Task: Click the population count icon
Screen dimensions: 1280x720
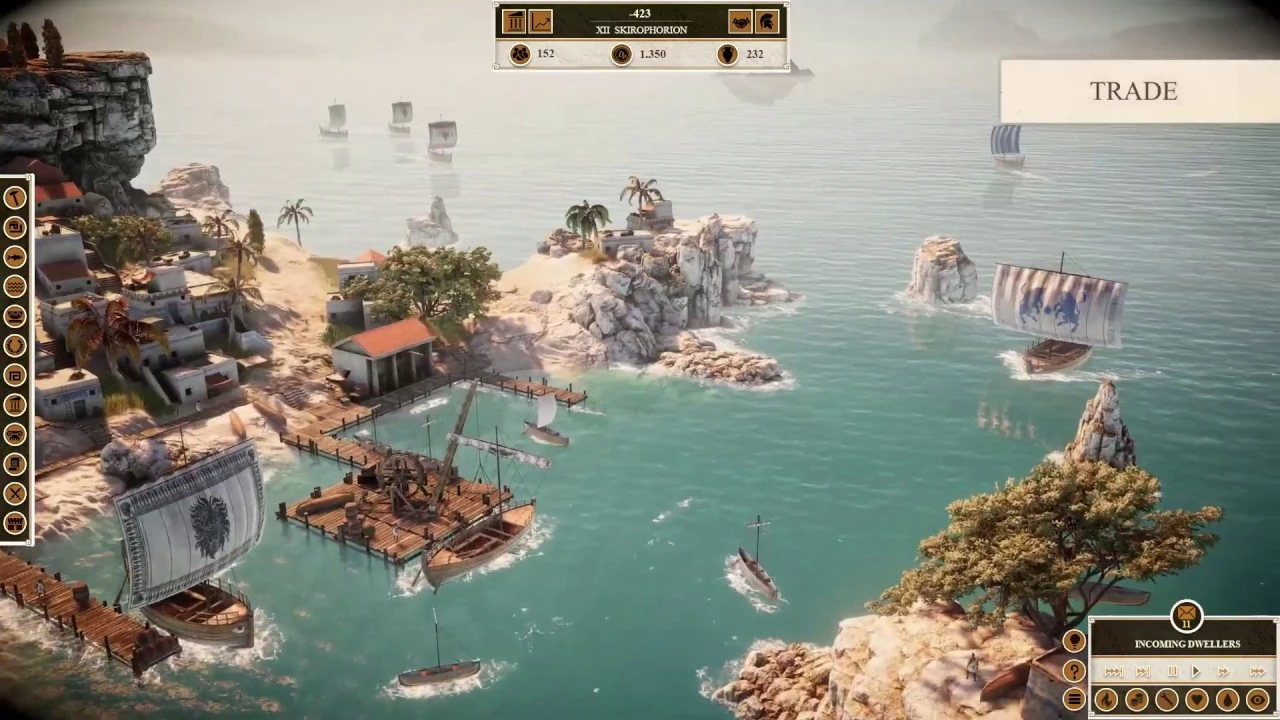Action: coord(520,54)
